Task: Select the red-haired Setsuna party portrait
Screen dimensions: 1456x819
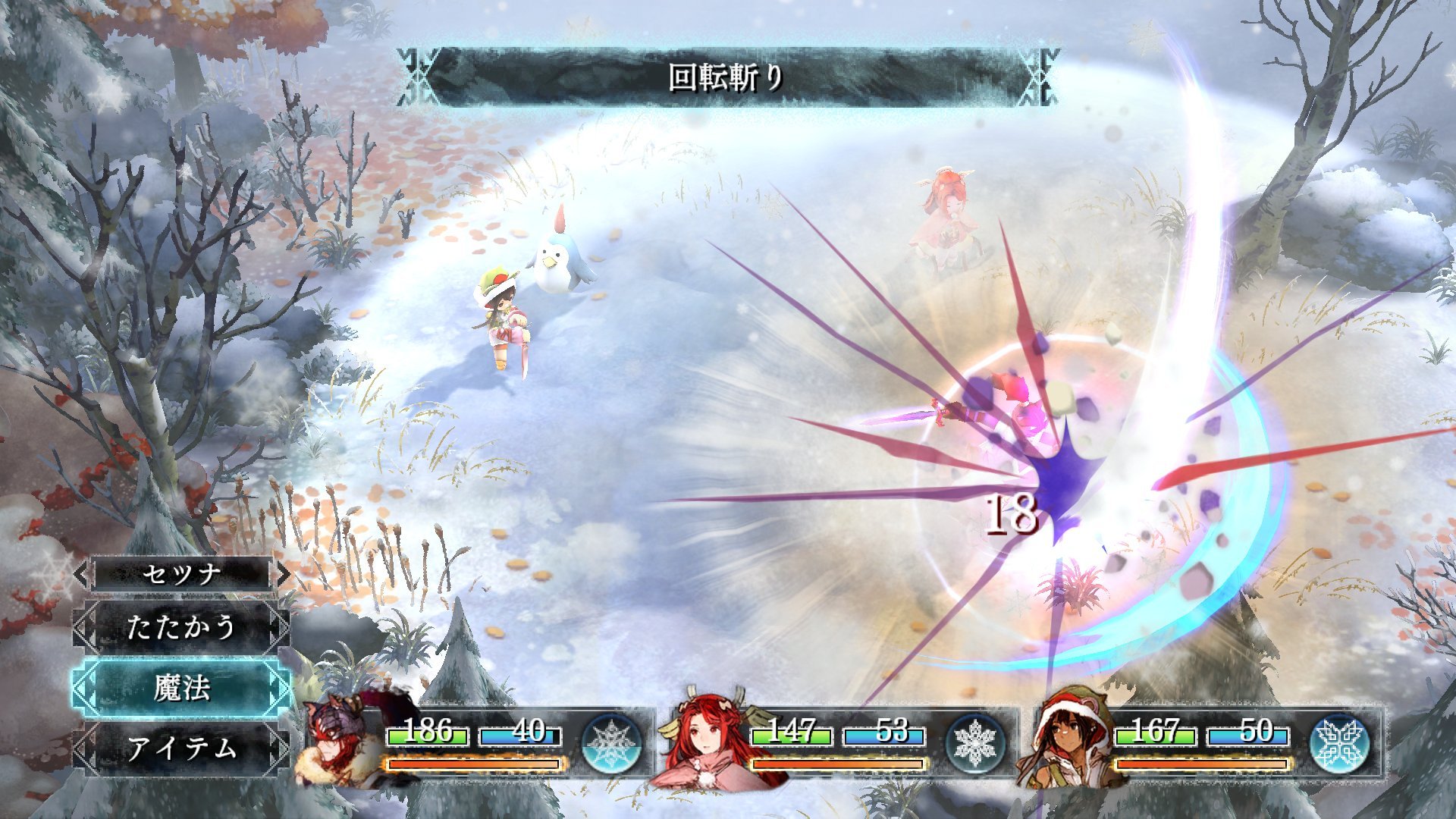Action: [x=703, y=741]
